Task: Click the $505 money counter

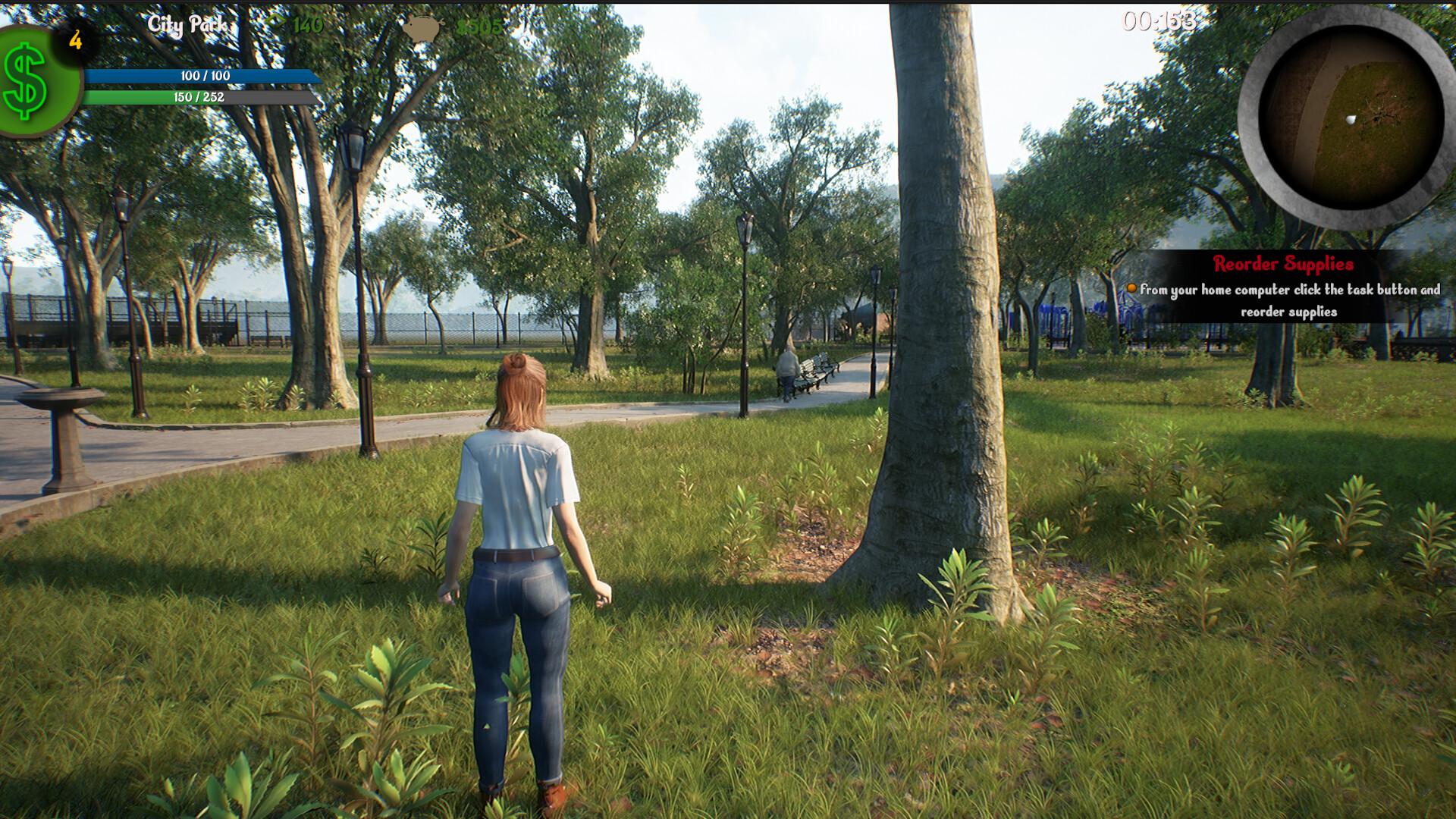Action: click(477, 27)
